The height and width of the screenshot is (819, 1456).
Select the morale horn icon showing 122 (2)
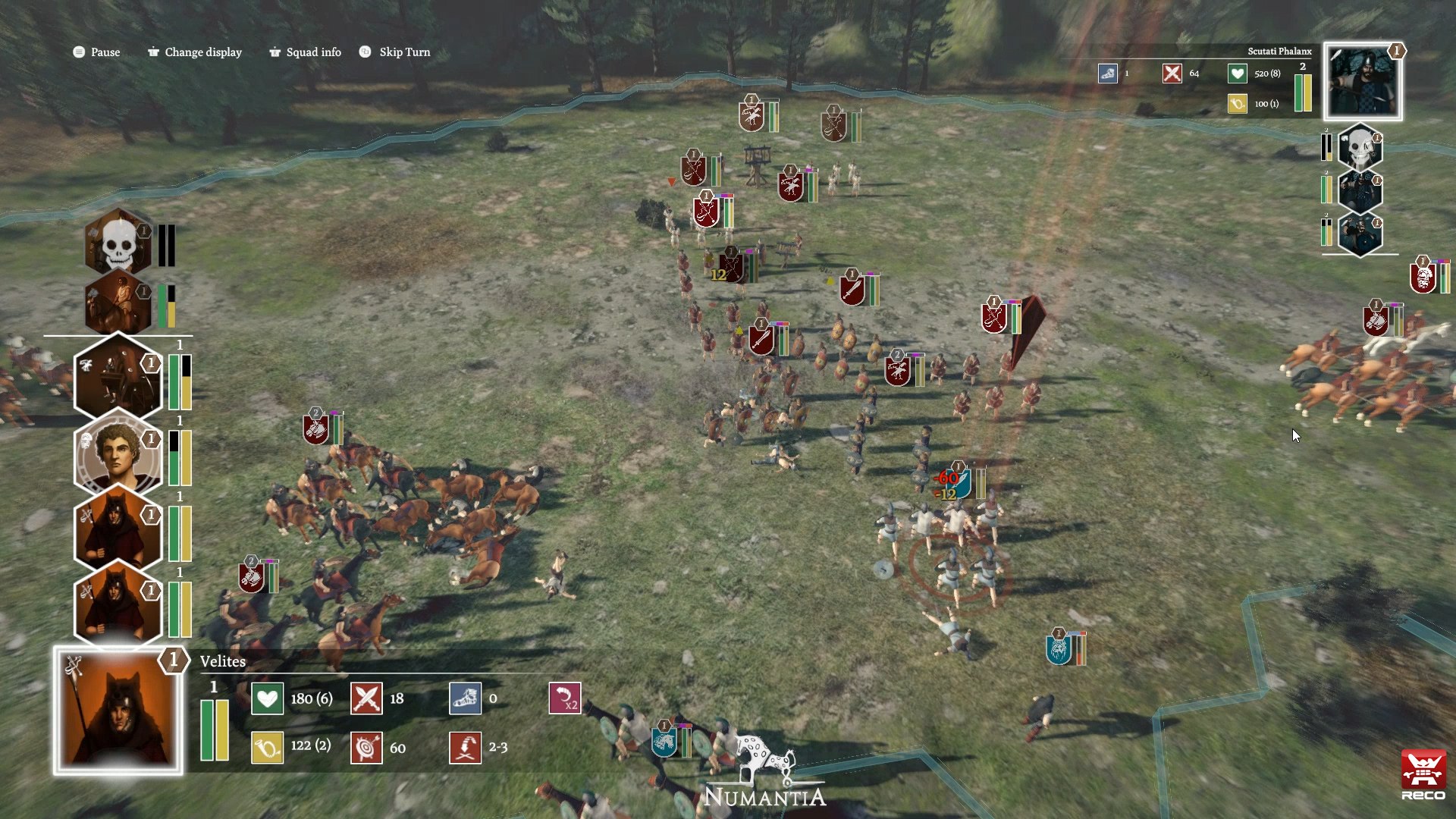266,746
